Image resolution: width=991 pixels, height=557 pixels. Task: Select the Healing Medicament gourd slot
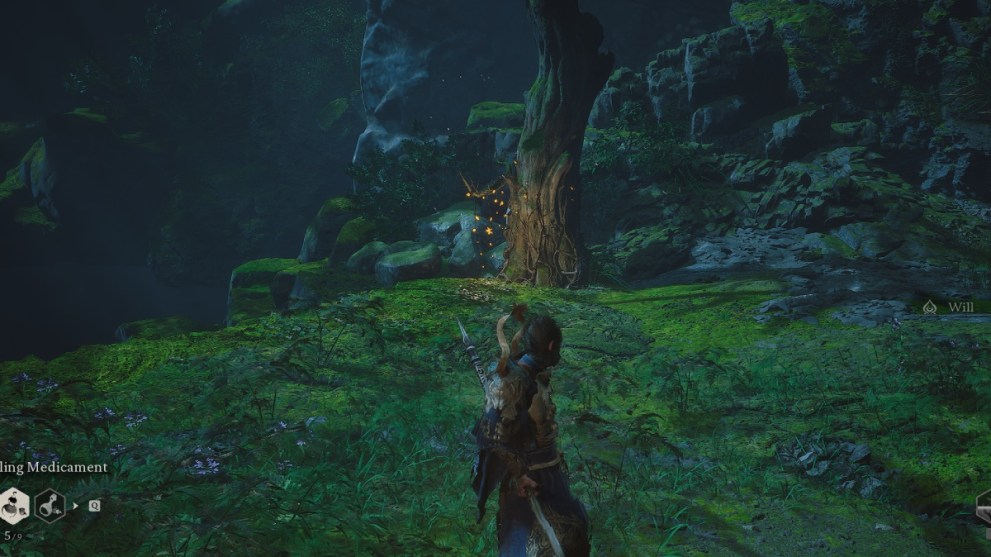click(13, 506)
